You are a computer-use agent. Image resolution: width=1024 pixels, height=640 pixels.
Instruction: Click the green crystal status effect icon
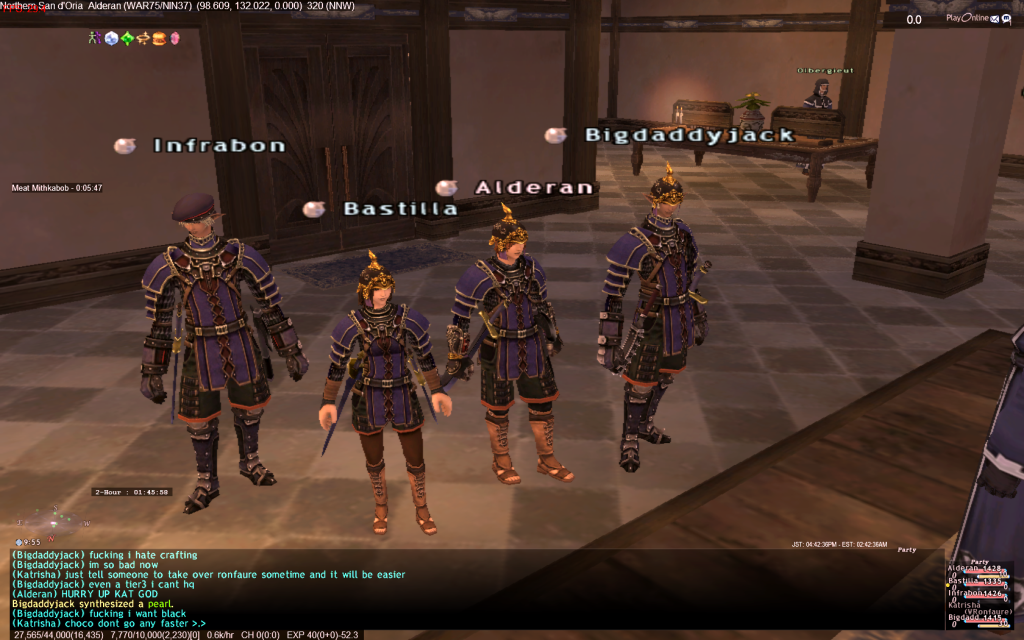tap(127, 38)
